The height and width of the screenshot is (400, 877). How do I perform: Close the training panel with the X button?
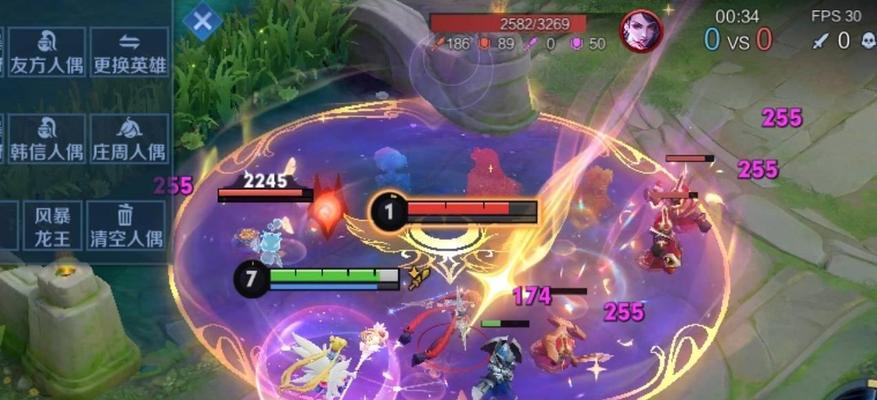(202, 21)
